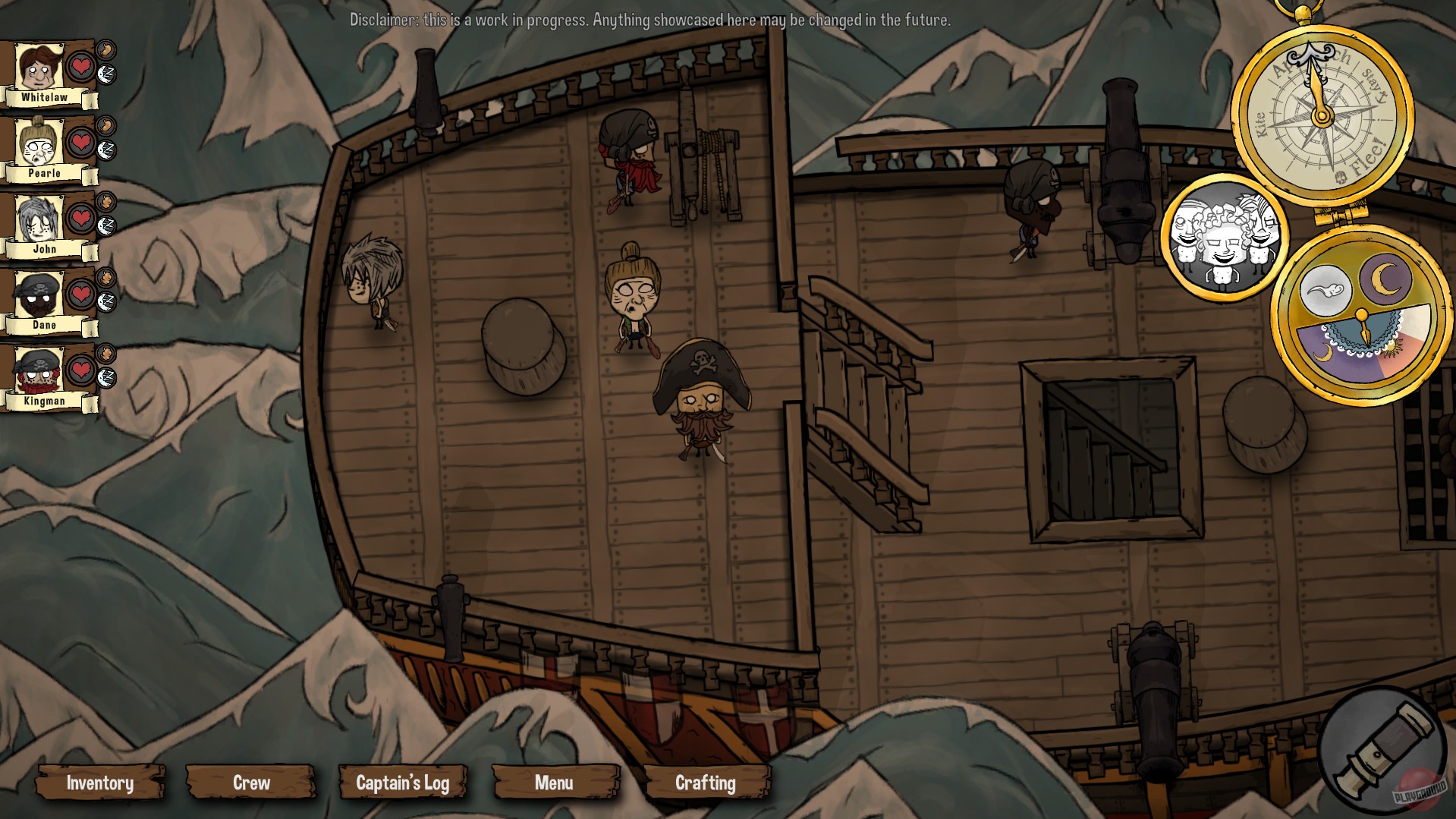Viewport: 1456px width, 819px height.
Task: Expand Kingman's crew details scroll
Action: (x=46, y=400)
